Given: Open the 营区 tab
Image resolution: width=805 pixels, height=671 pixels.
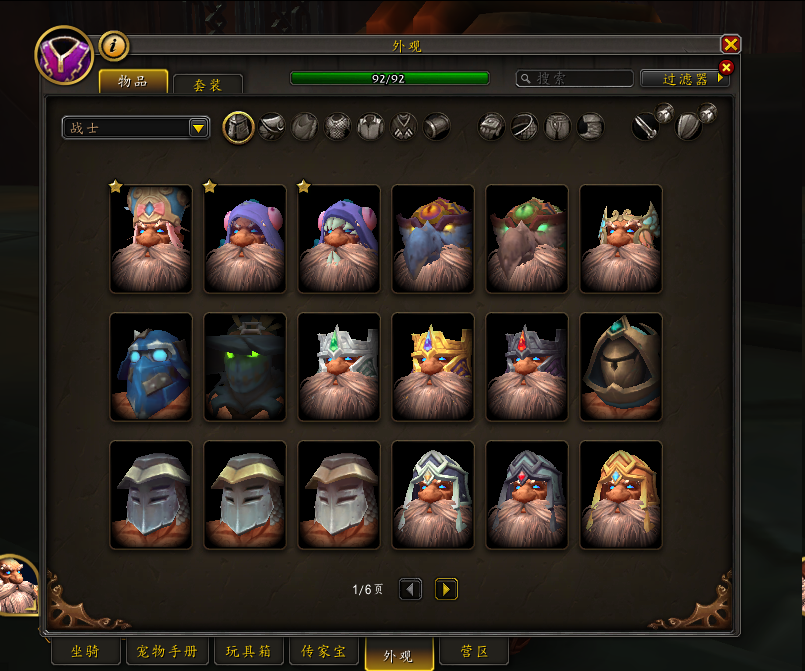Looking at the screenshot, I should click(x=474, y=652).
